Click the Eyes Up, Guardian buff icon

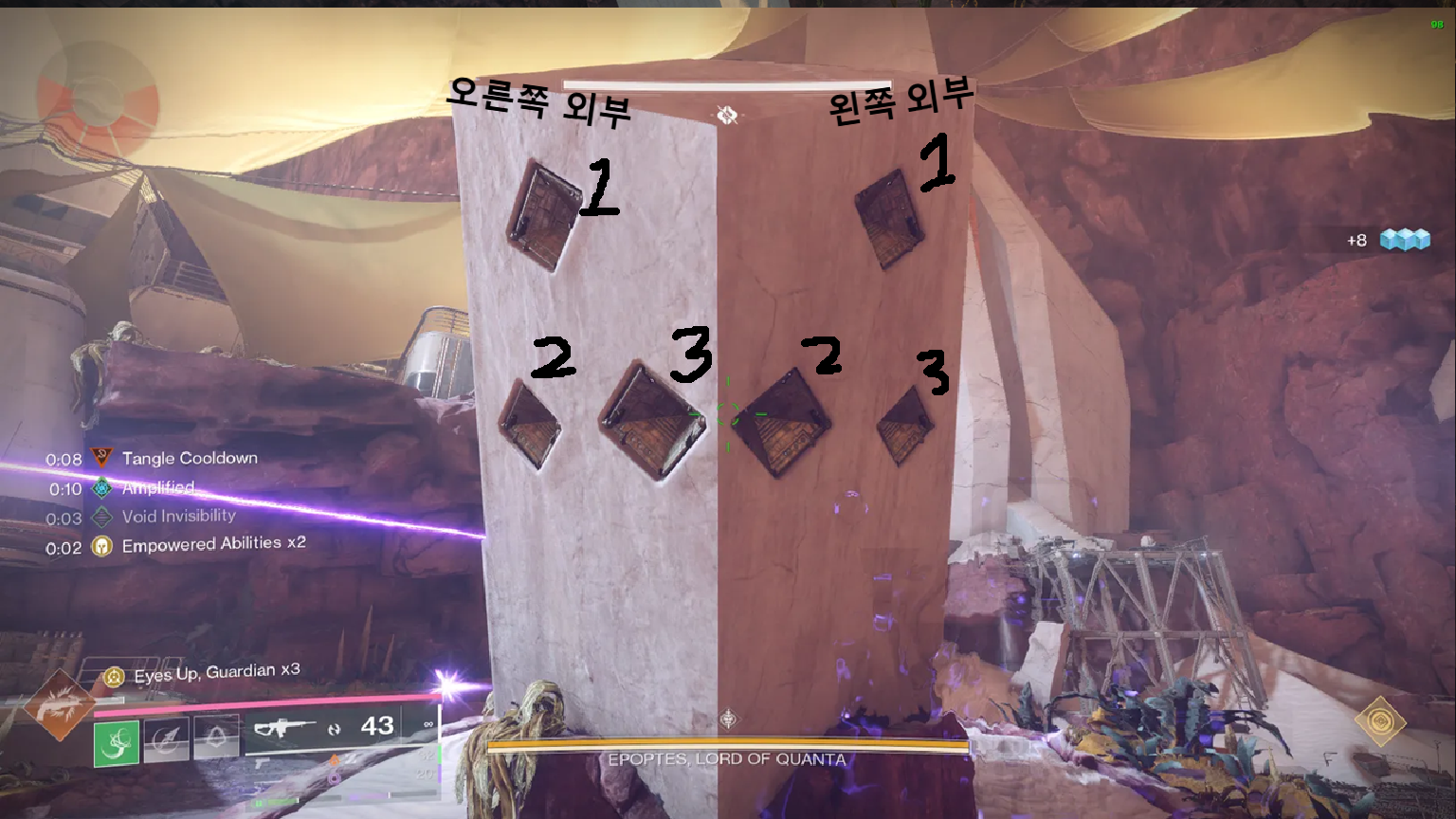click(x=115, y=677)
